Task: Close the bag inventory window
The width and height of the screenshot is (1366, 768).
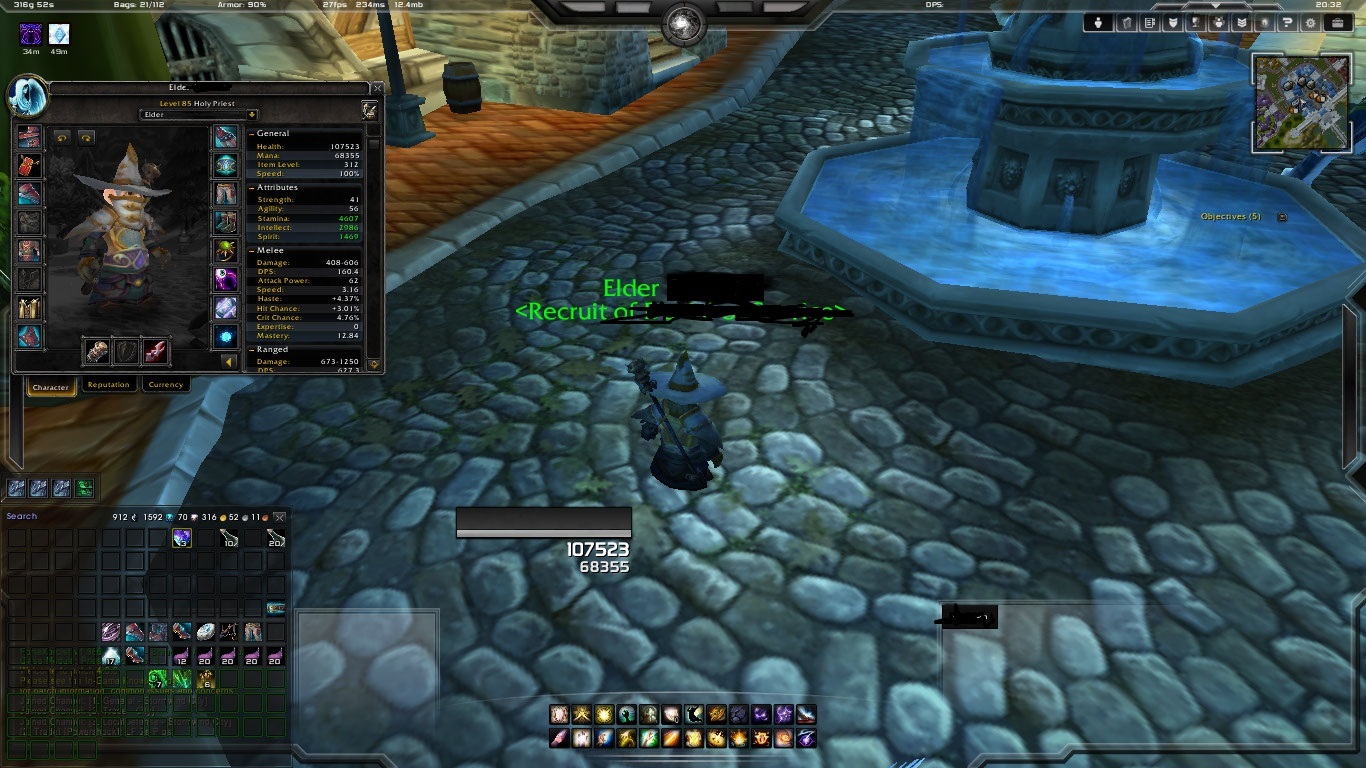Action: click(280, 517)
